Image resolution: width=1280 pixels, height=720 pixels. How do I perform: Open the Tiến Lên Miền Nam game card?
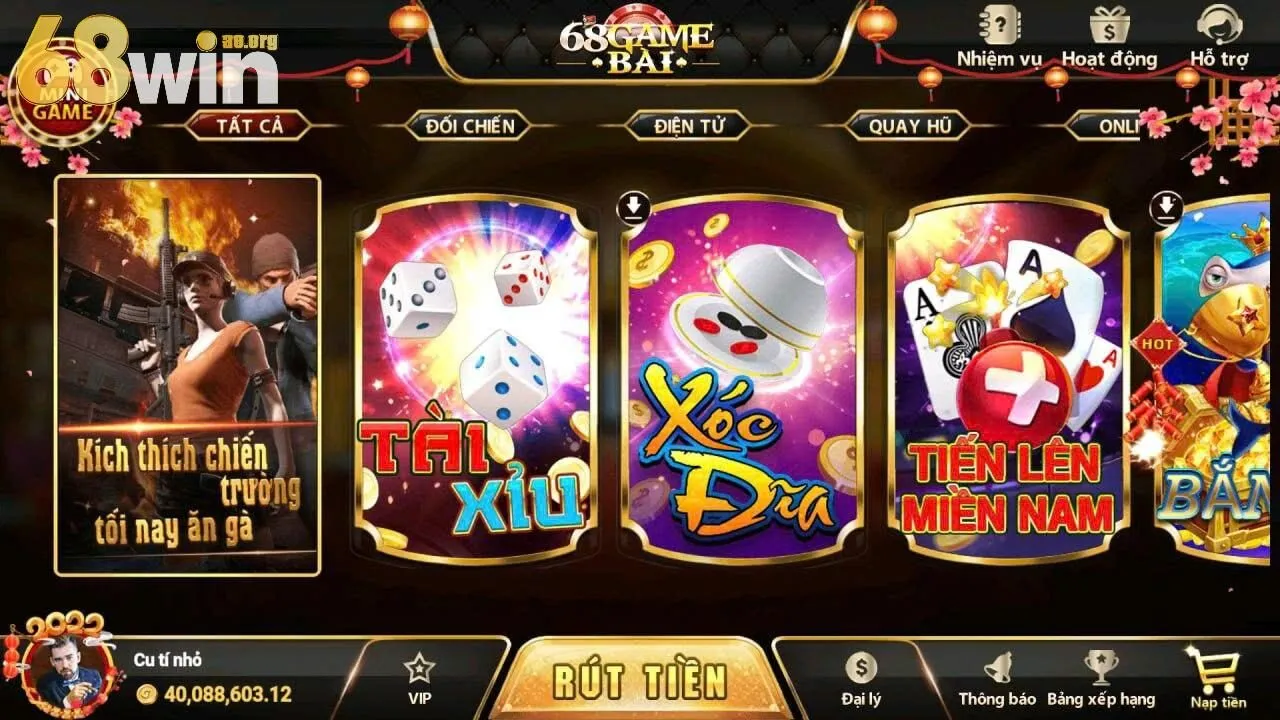coord(1010,380)
